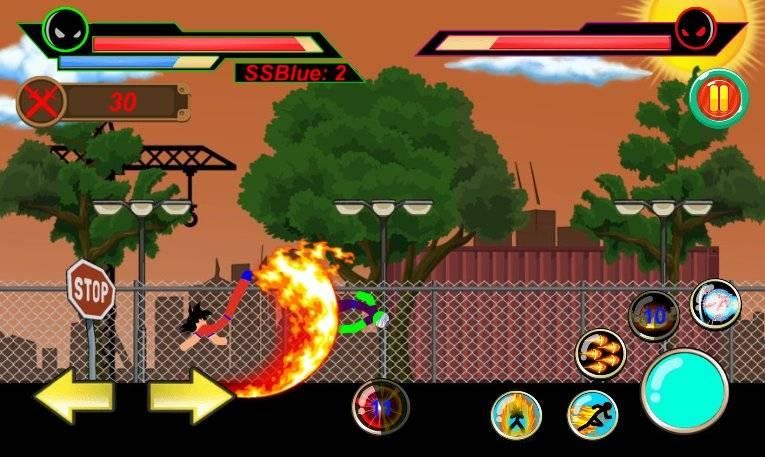Fire the multiple fireballs skill
This screenshot has width=765, height=457.
coord(600,354)
